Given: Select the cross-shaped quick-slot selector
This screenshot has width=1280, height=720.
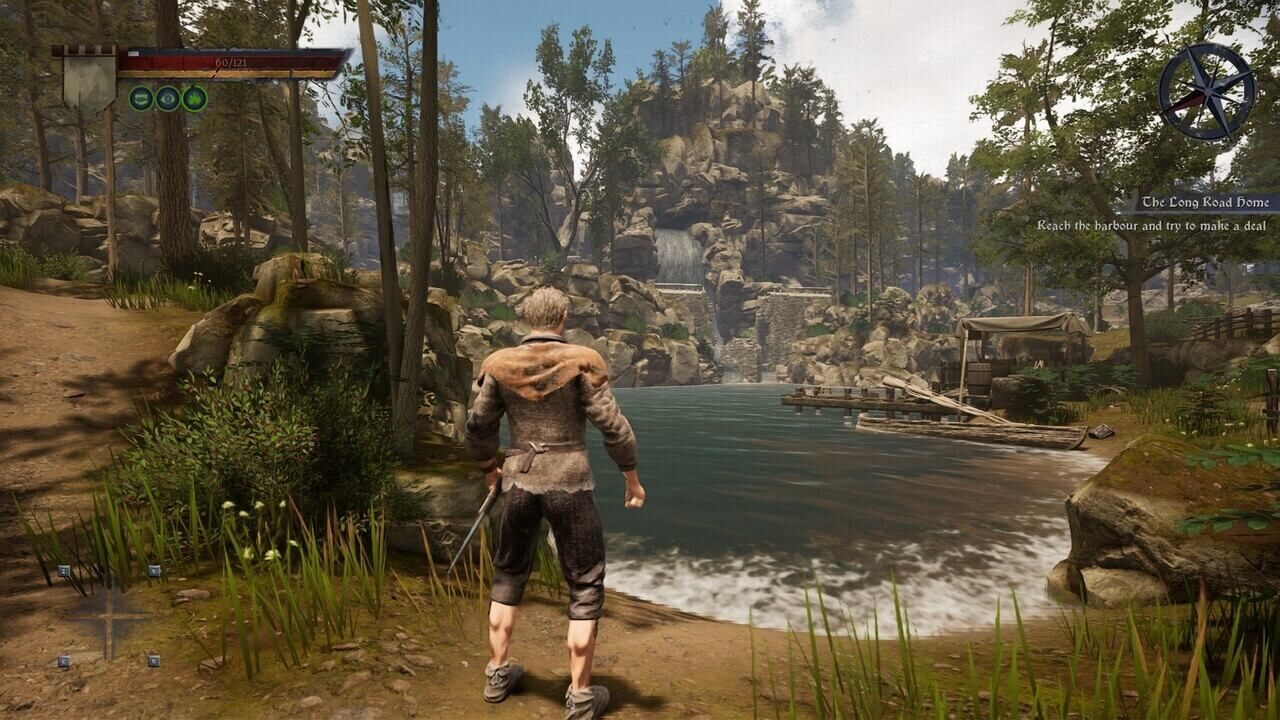Looking at the screenshot, I should tap(108, 616).
